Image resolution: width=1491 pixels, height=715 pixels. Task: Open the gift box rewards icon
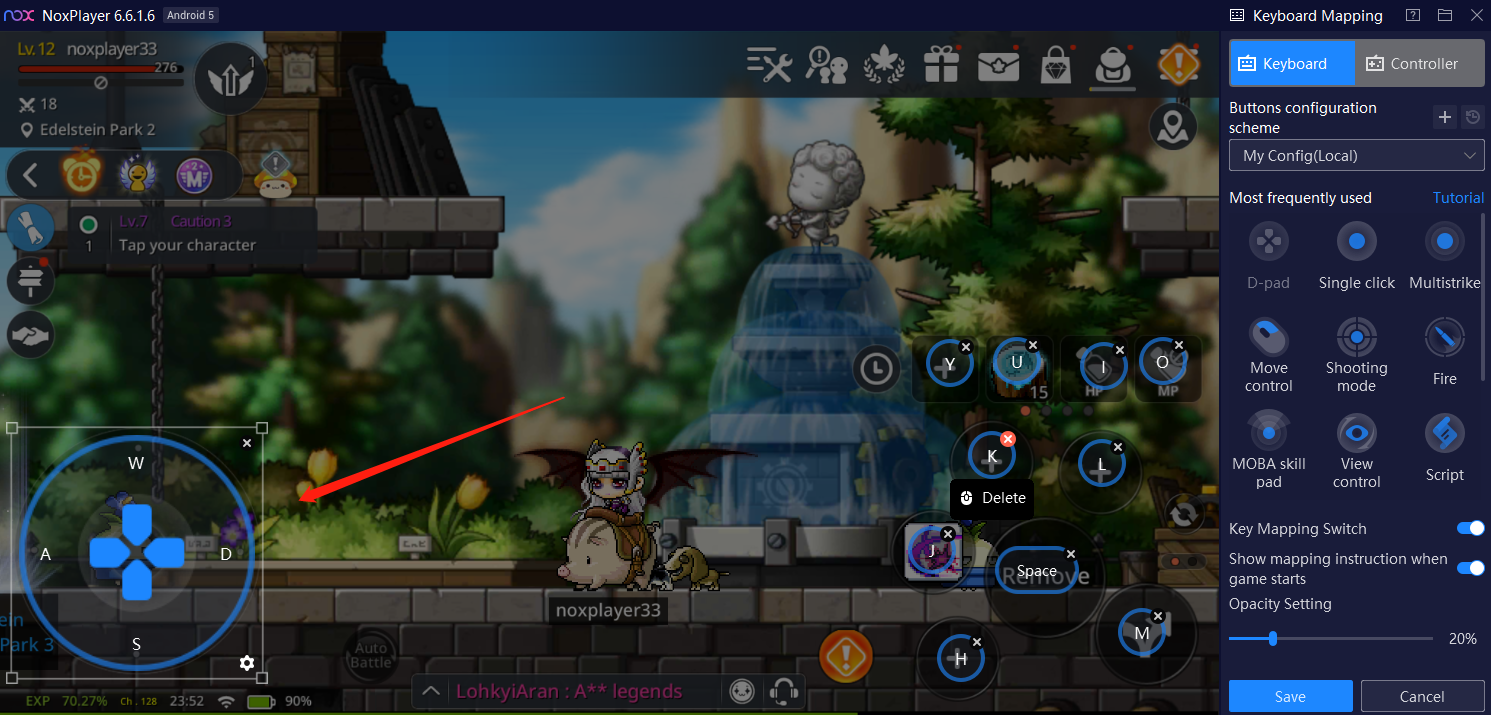pos(941,66)
